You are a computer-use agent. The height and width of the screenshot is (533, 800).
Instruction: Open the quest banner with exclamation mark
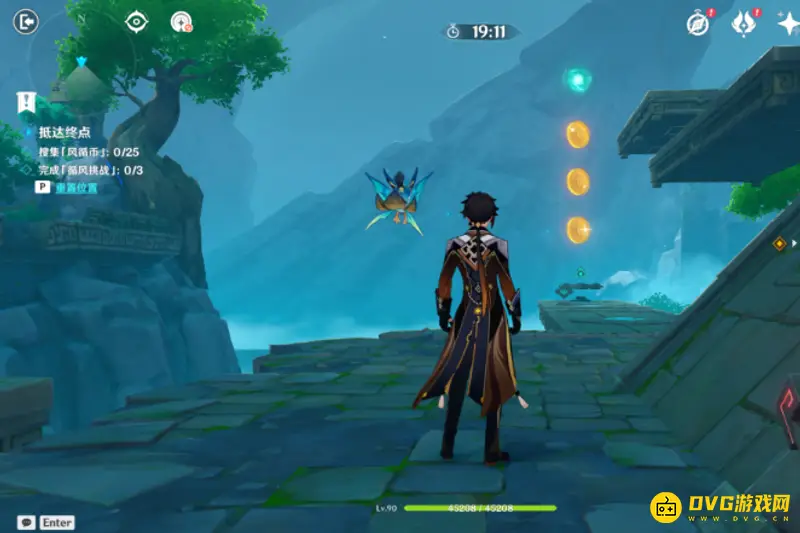point(27,101)
